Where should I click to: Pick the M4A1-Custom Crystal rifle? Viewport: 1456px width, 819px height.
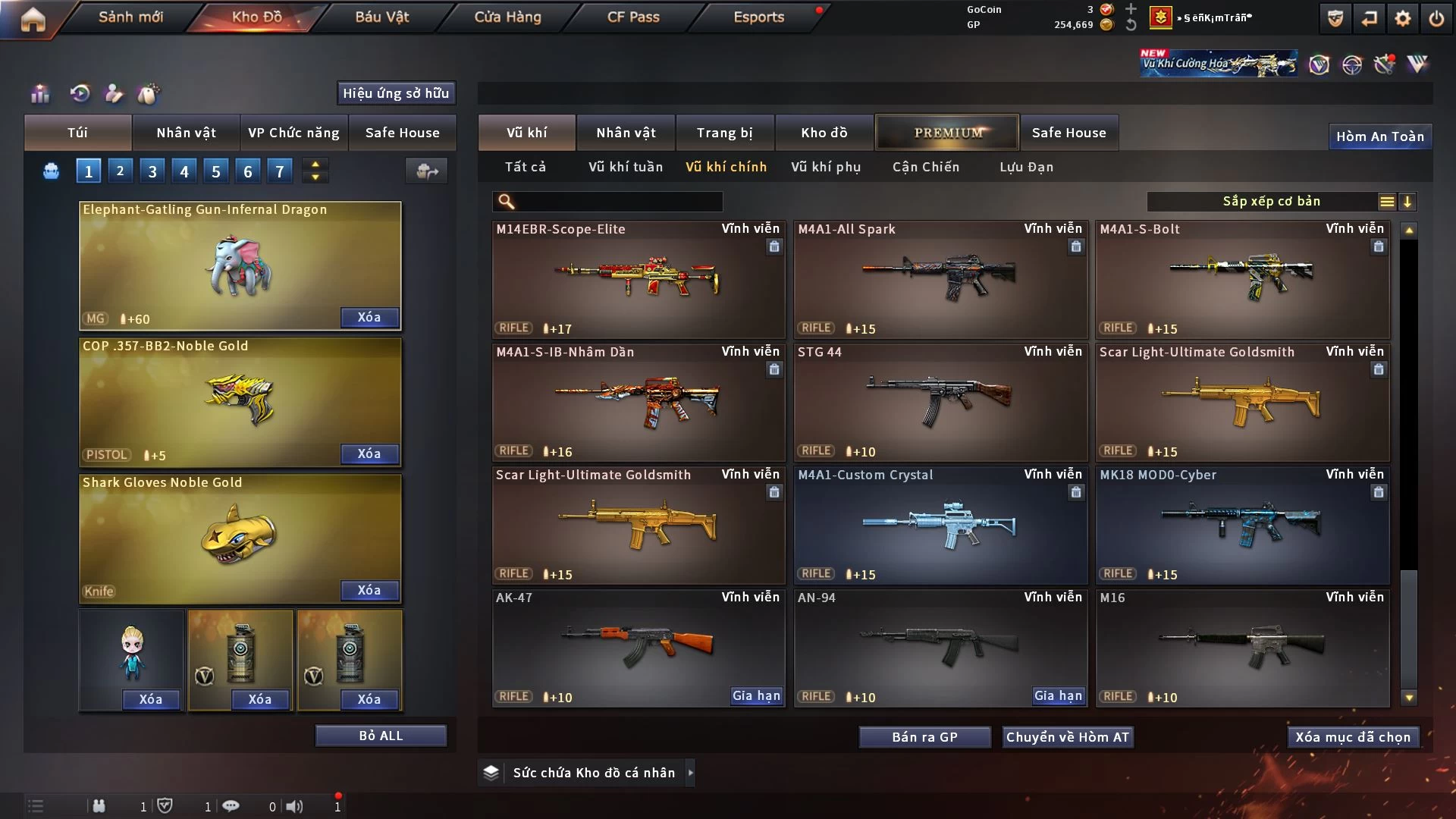[x=940, y=525]
